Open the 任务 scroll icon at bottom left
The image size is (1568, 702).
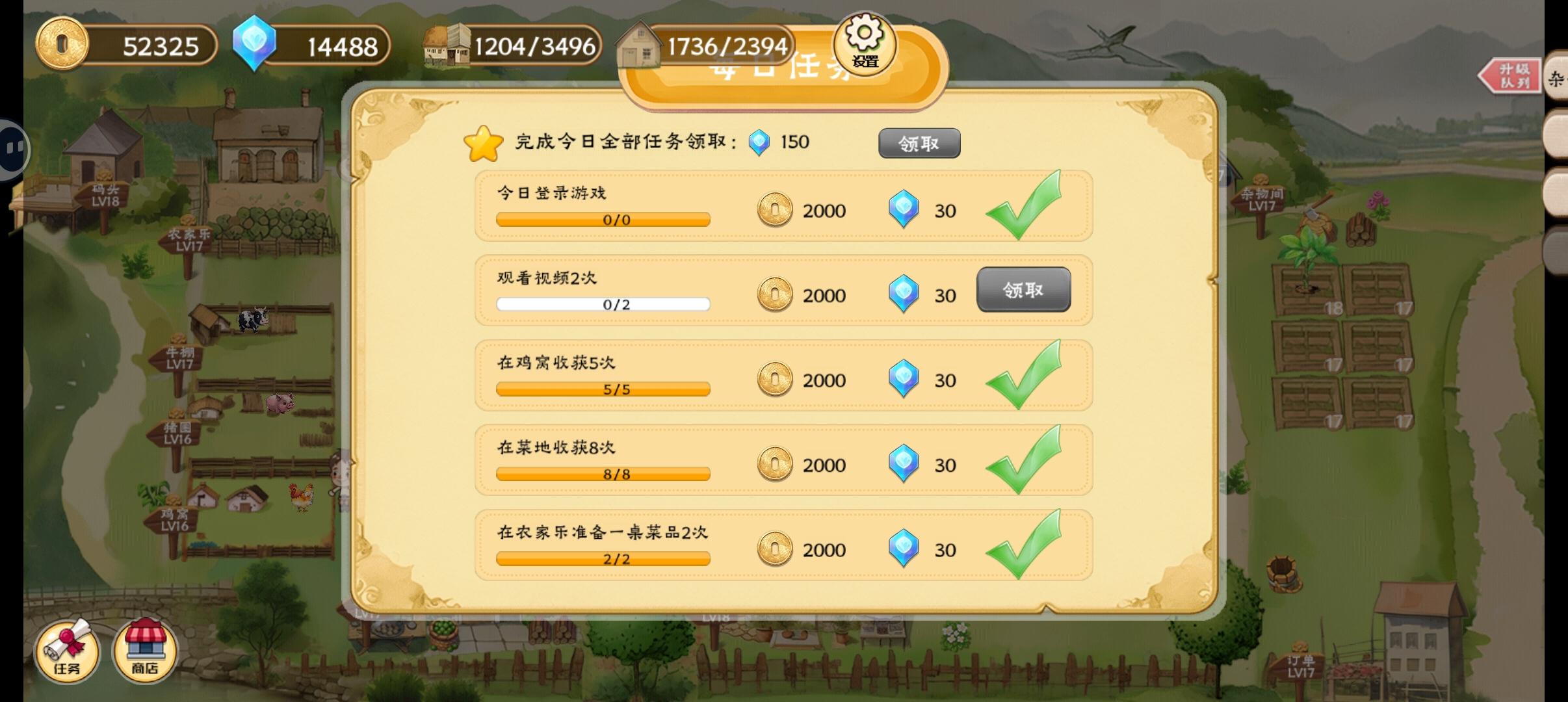pyautogui.click(x=67, y=652)
